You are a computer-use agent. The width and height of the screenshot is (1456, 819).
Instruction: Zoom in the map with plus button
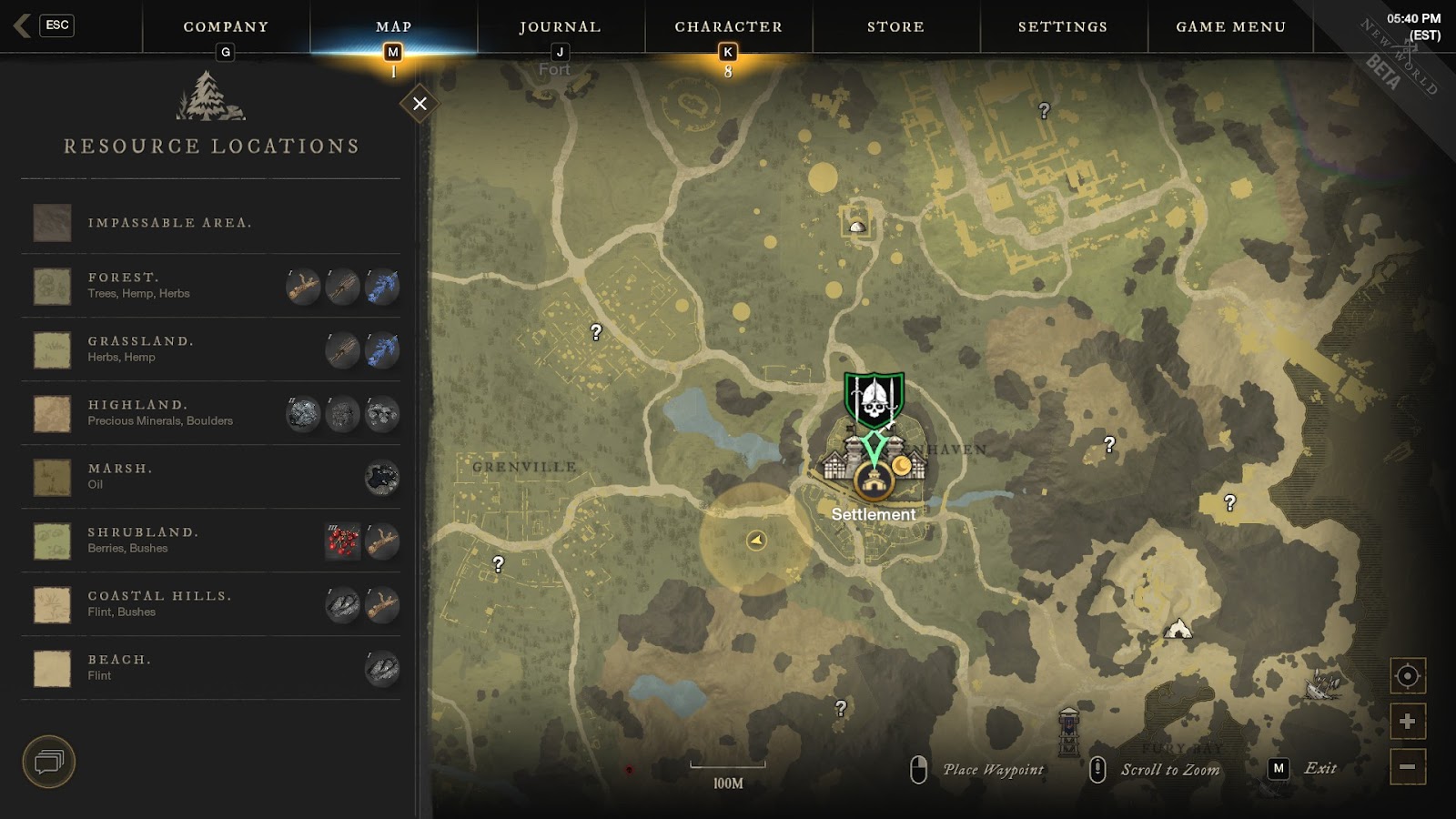(x=1407, y=722)
